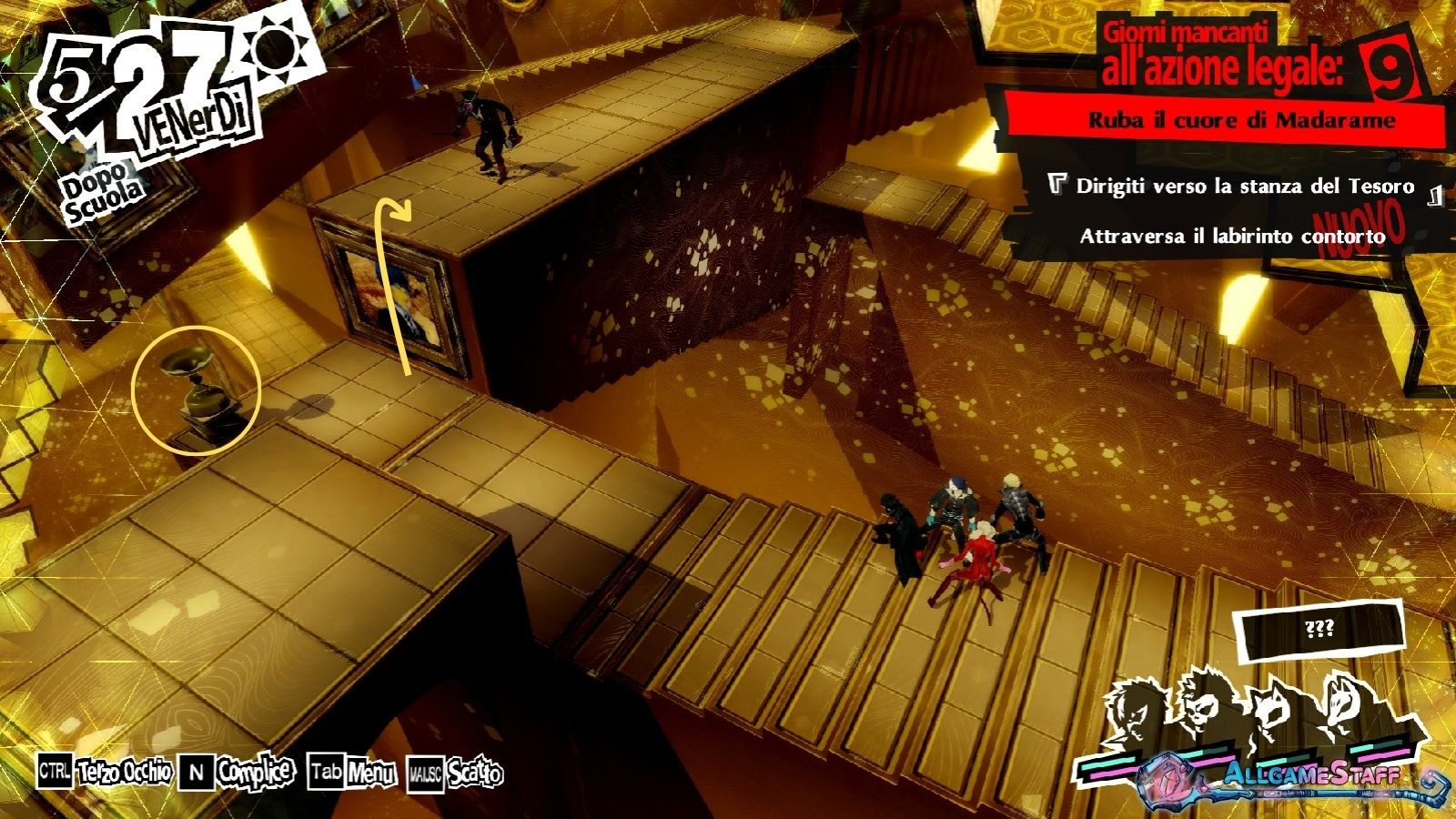This screenshot has width=1456, height=819.
Task: Open the 5/27 Venerdì calendar date display
Action: coord(146,100)
